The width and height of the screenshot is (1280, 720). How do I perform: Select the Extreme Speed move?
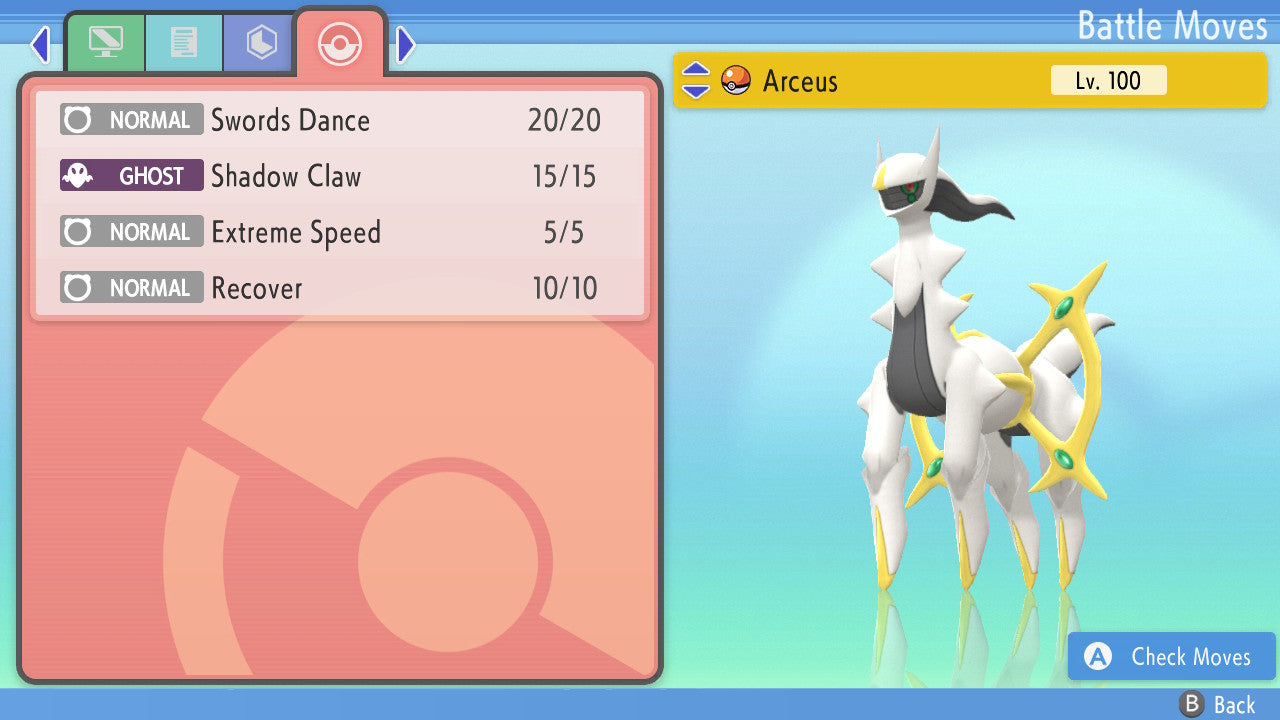pyautogui.click(x=340, y=233)
